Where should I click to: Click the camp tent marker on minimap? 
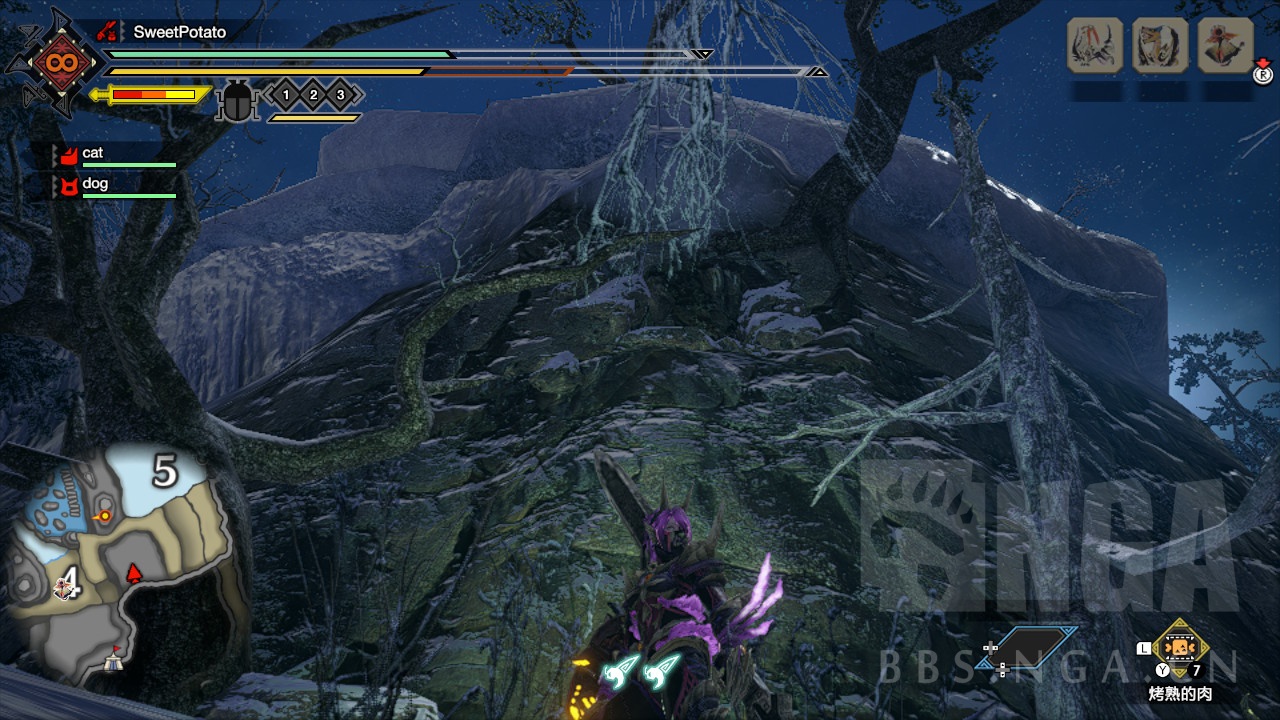114,660
